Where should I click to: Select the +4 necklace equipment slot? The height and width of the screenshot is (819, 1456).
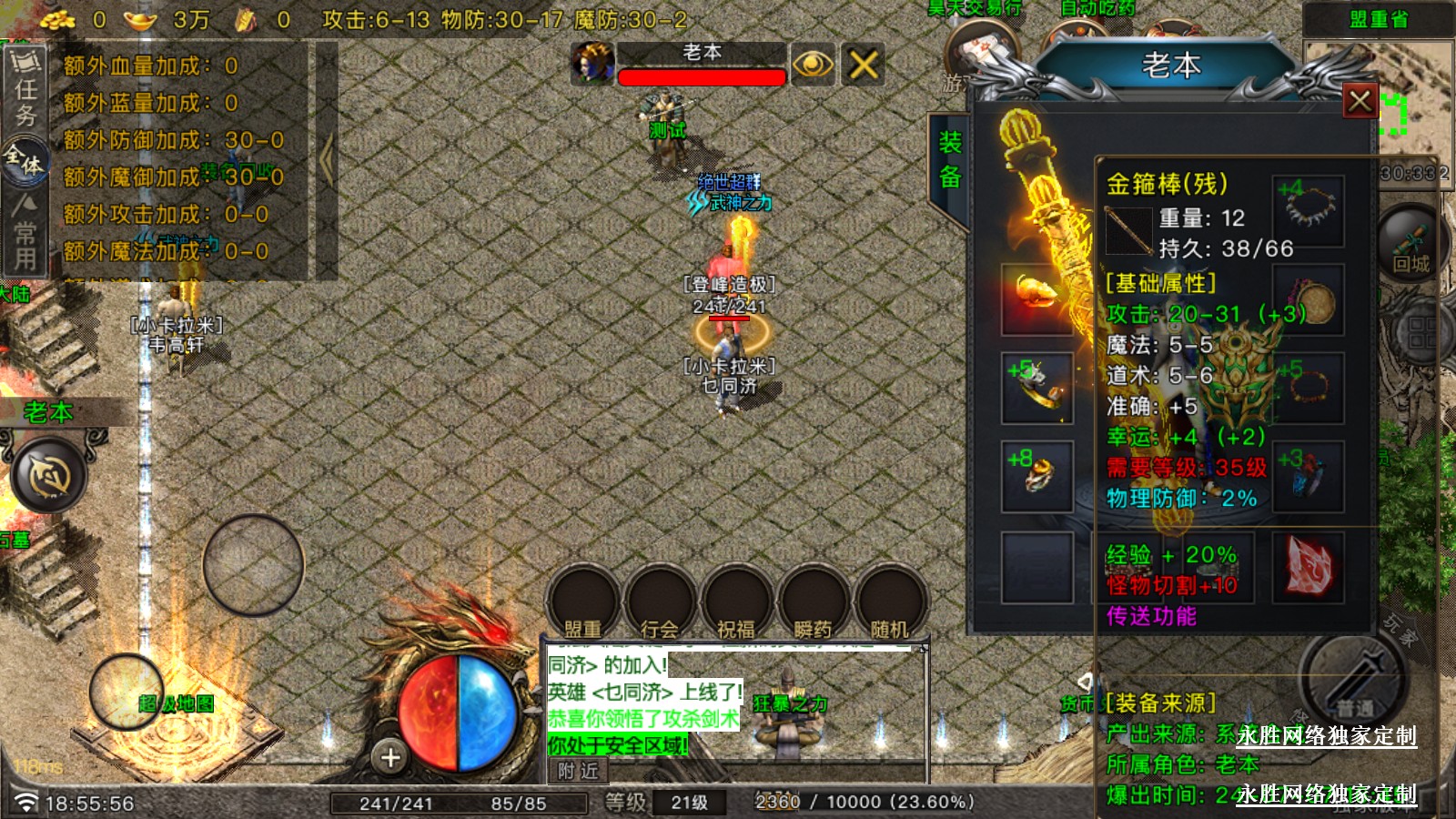[x=1309, y=211]
